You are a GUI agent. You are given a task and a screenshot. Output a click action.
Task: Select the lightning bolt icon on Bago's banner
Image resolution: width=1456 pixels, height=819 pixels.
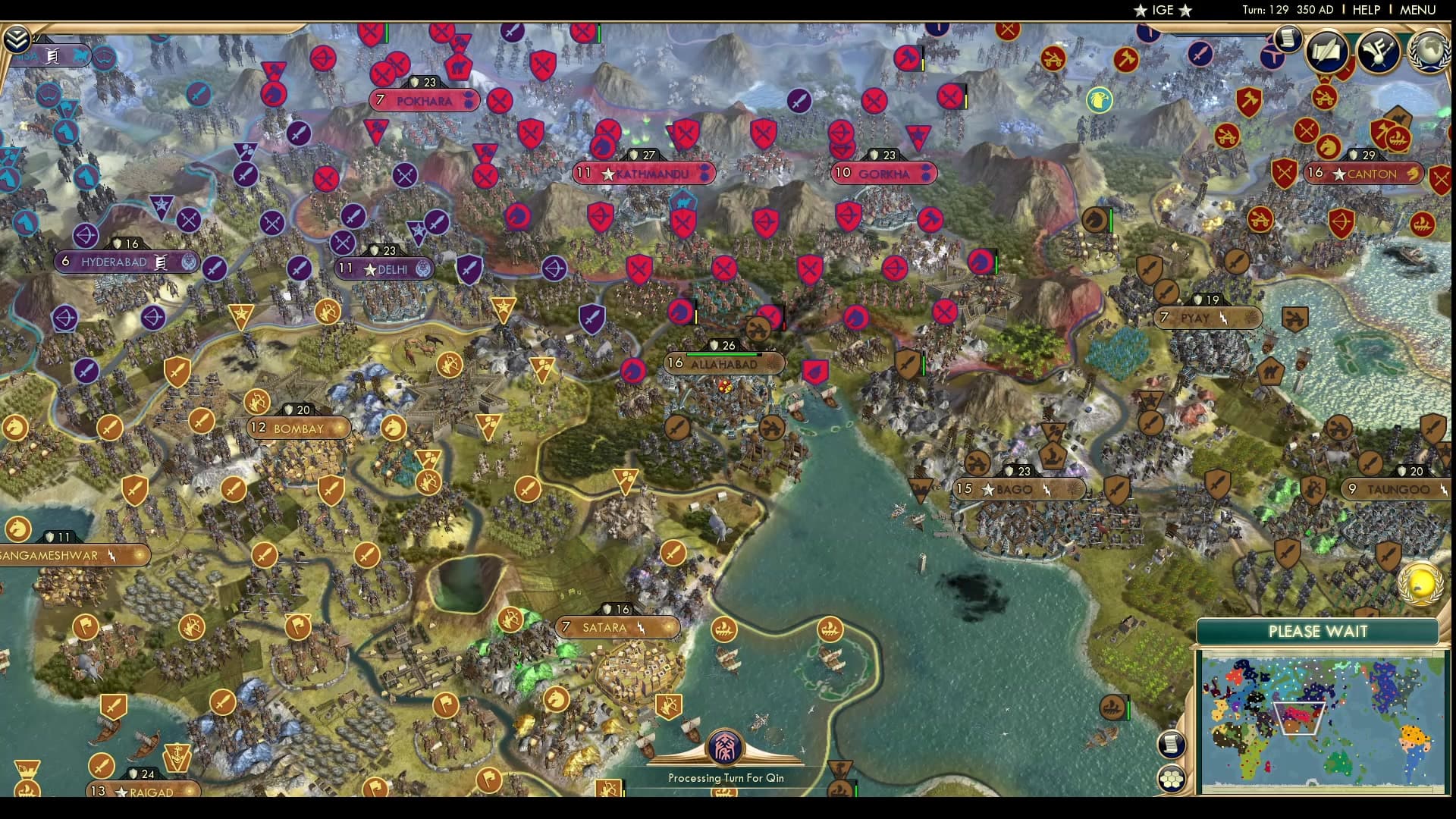[x=1046, y=490]
